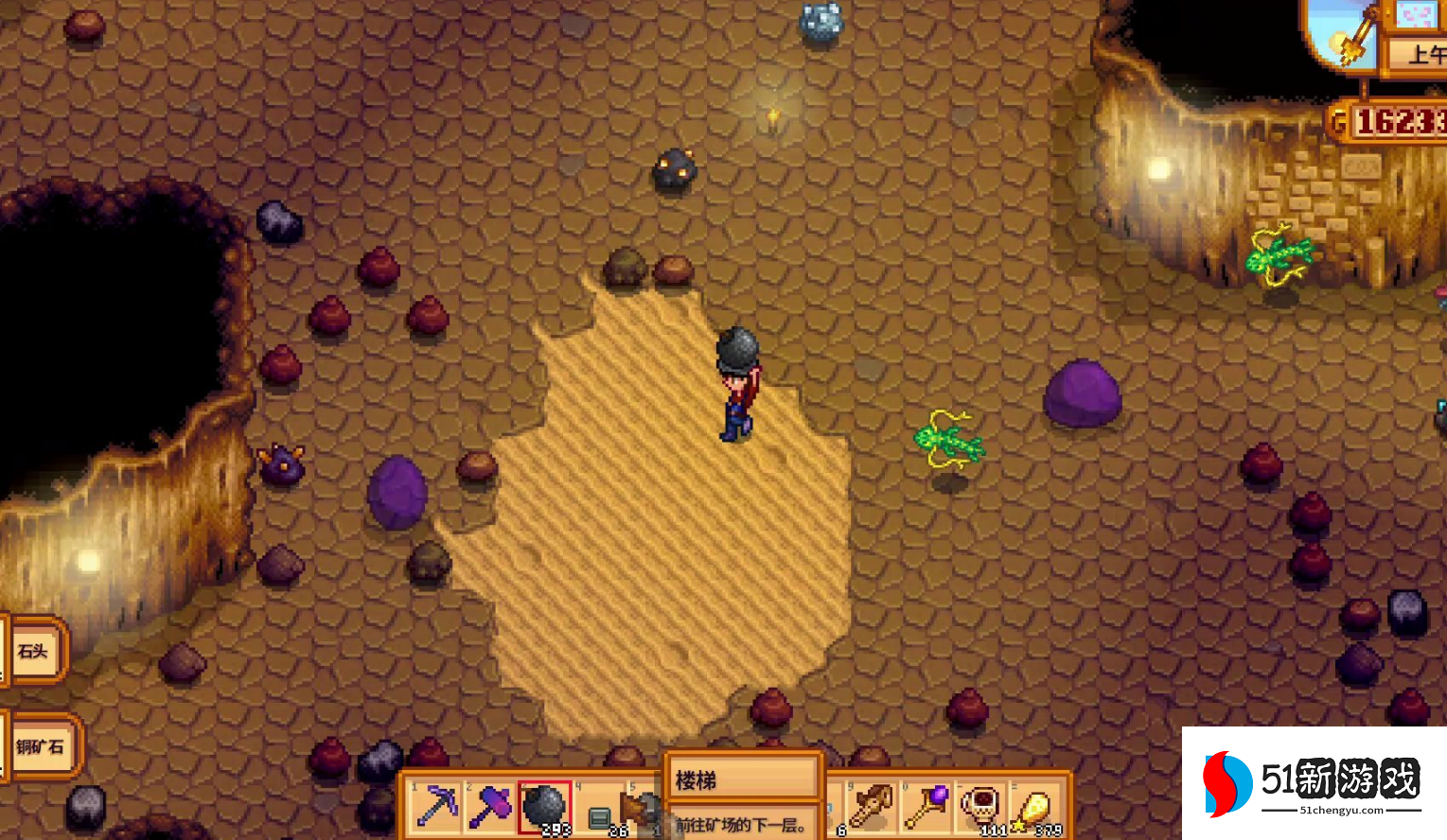
Task: Equip the purple hammer from the hotbar
Action: point(490,806)
